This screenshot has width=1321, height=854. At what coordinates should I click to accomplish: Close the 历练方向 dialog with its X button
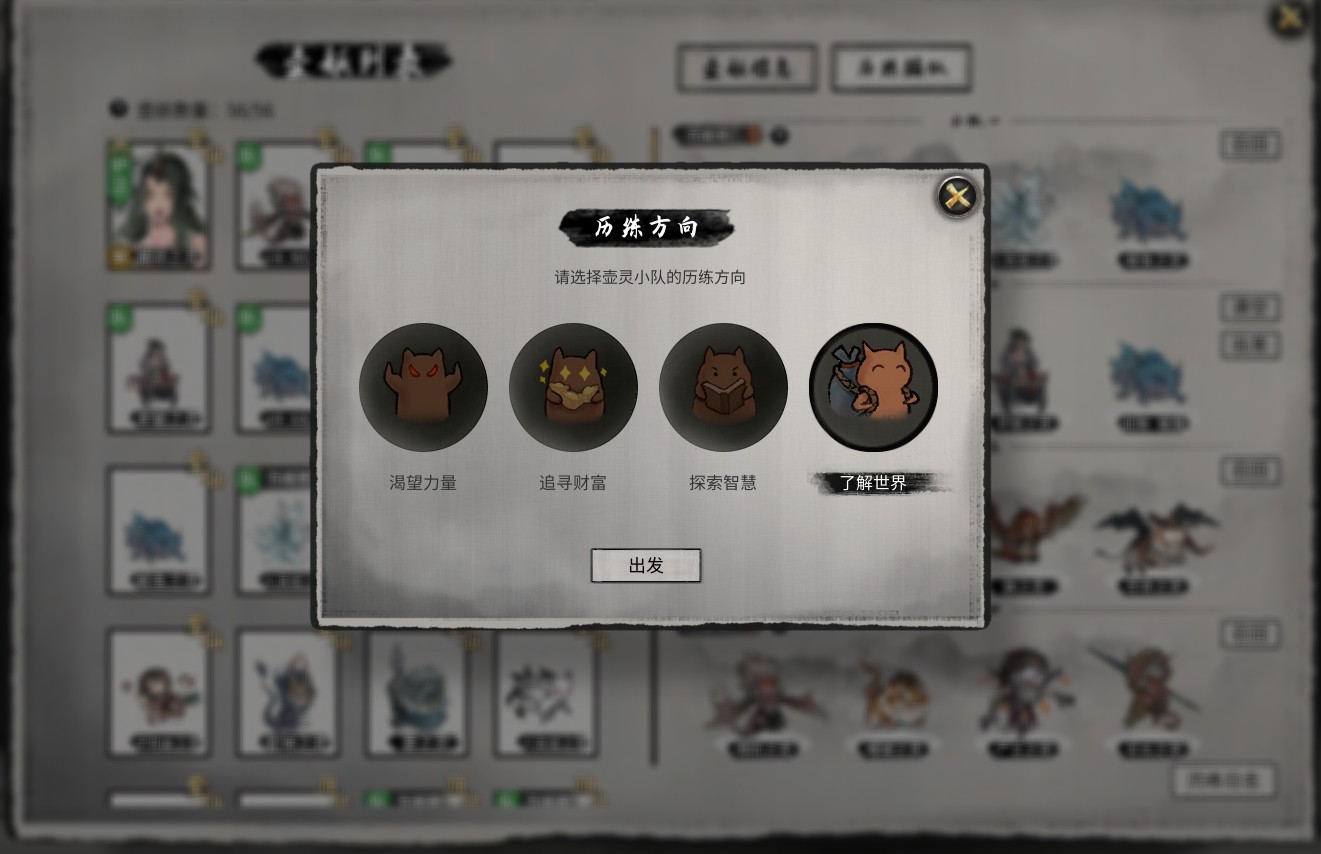coord(955,195)
